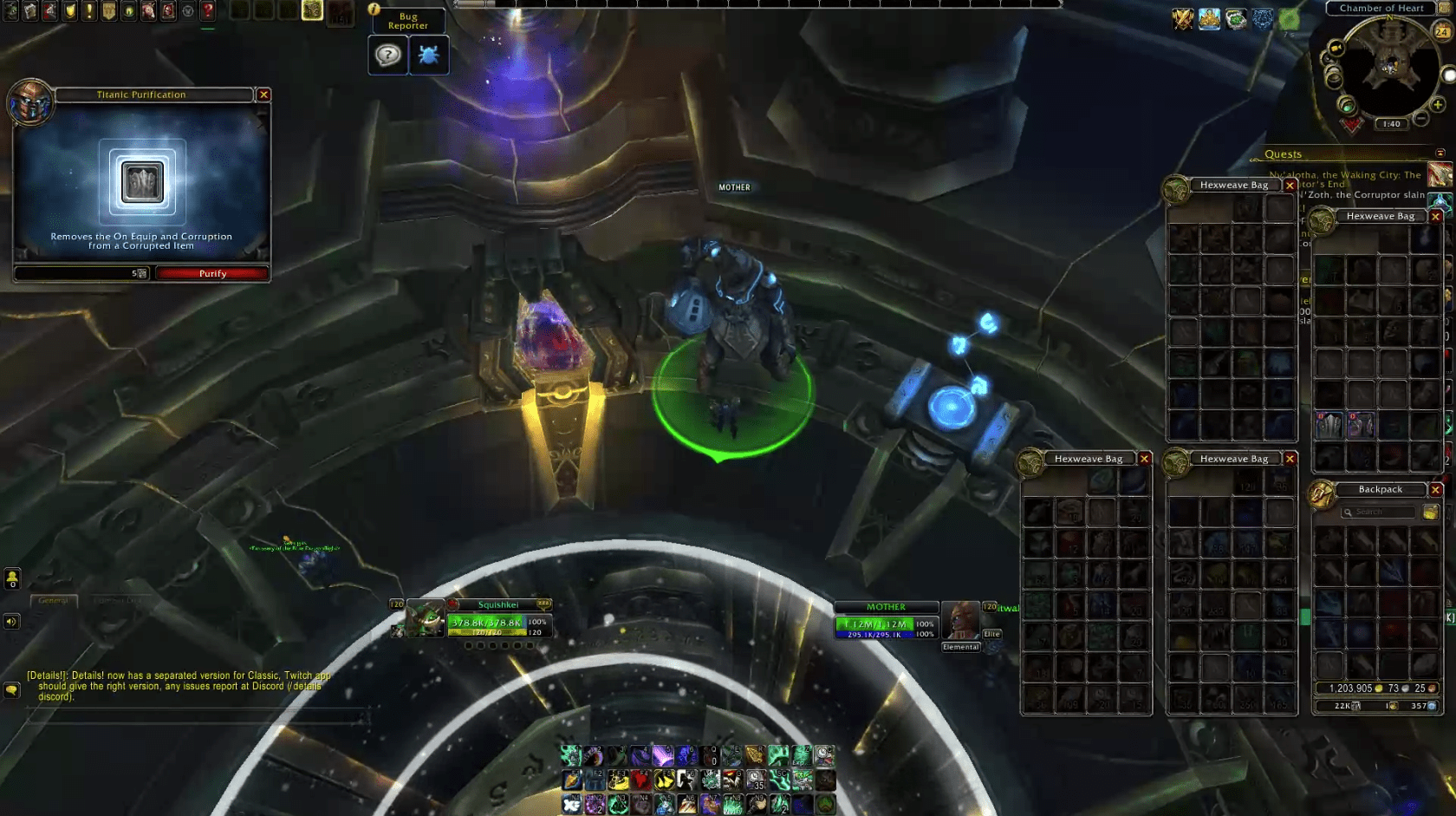Cast the heart-shaped ability bound to F4

640,780
